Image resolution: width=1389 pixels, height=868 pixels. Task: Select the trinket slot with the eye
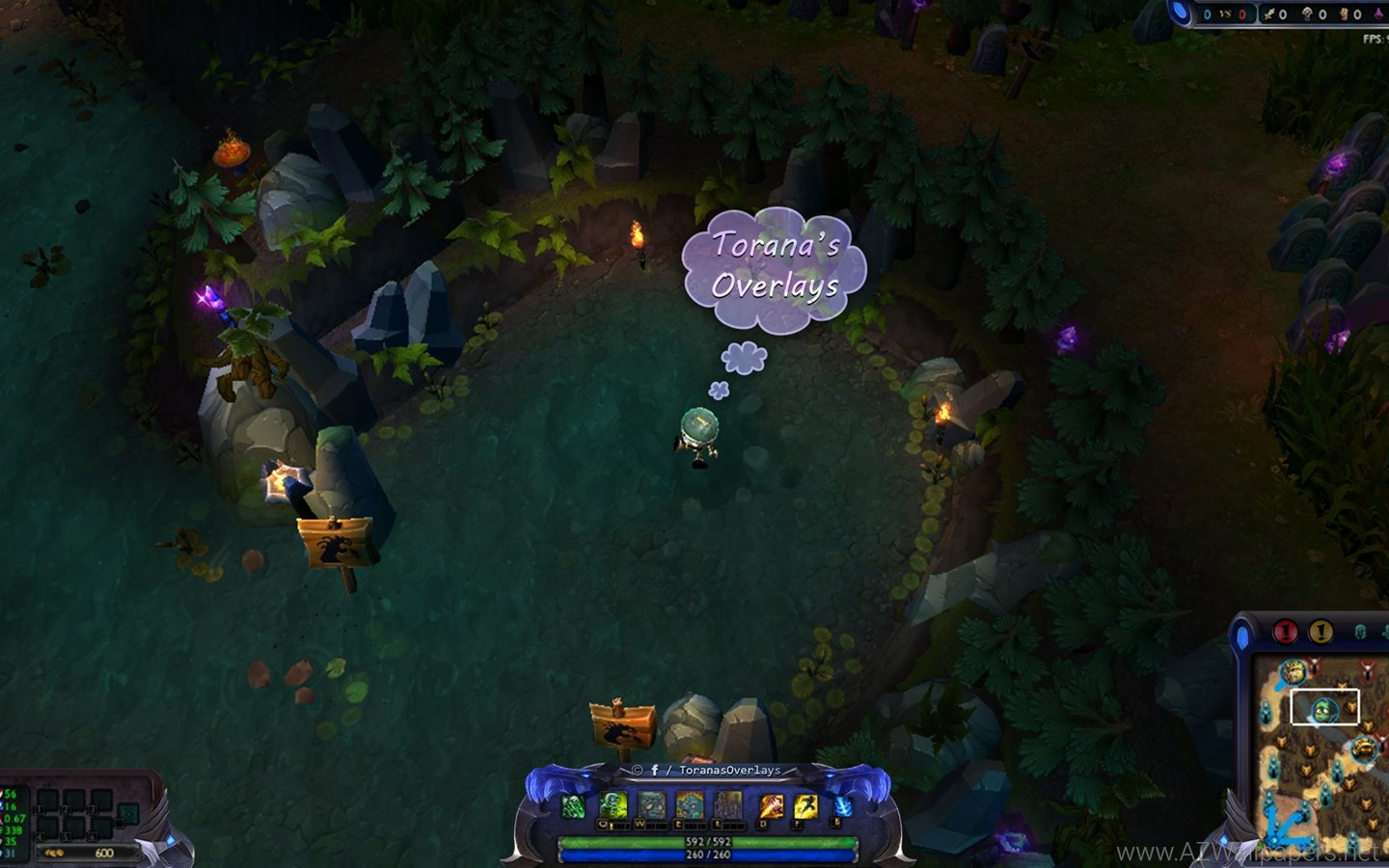pos(128,815)
